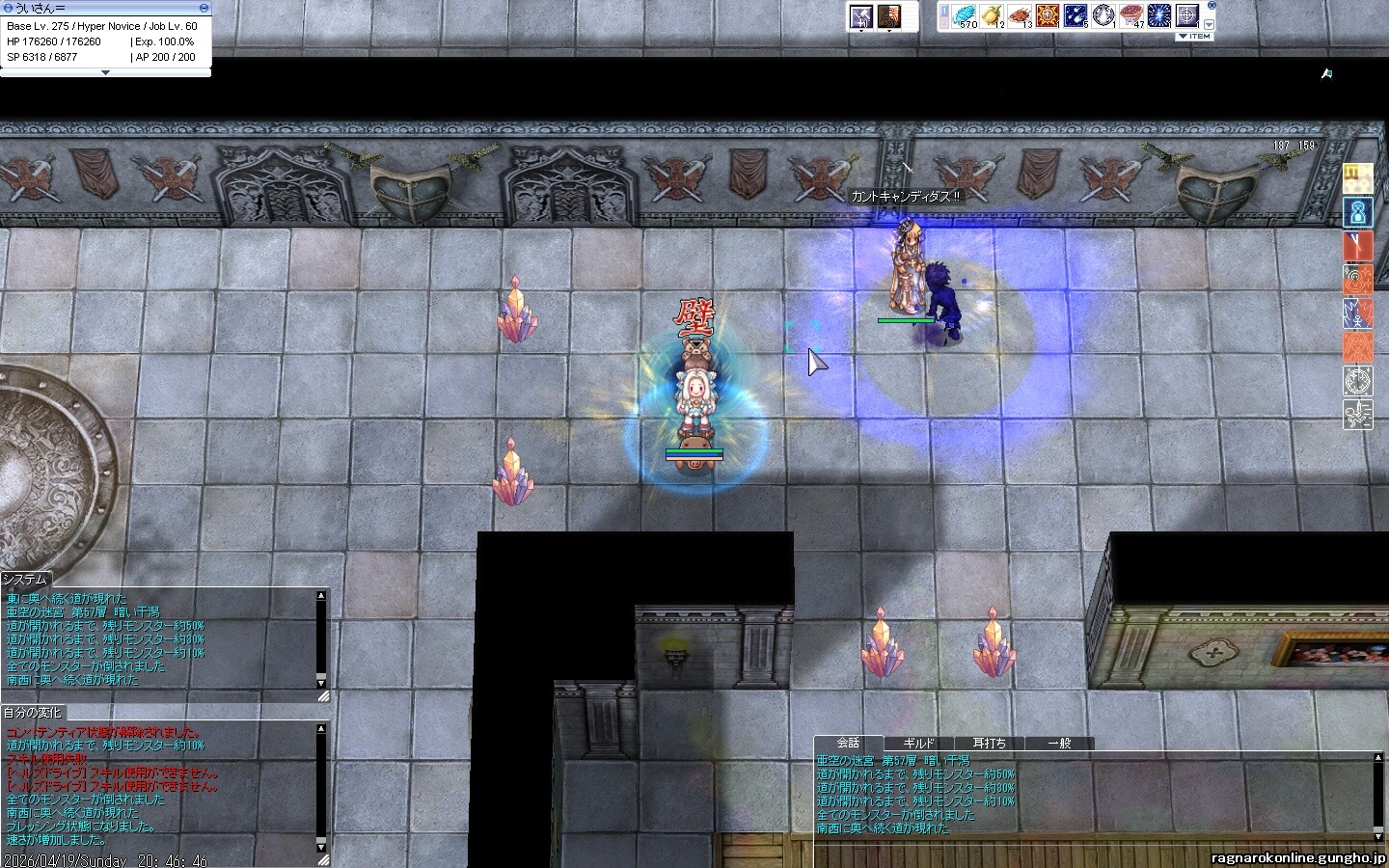1389x868 pixels.
Task: Close the item hotbar window
Action: (1212, 6)
